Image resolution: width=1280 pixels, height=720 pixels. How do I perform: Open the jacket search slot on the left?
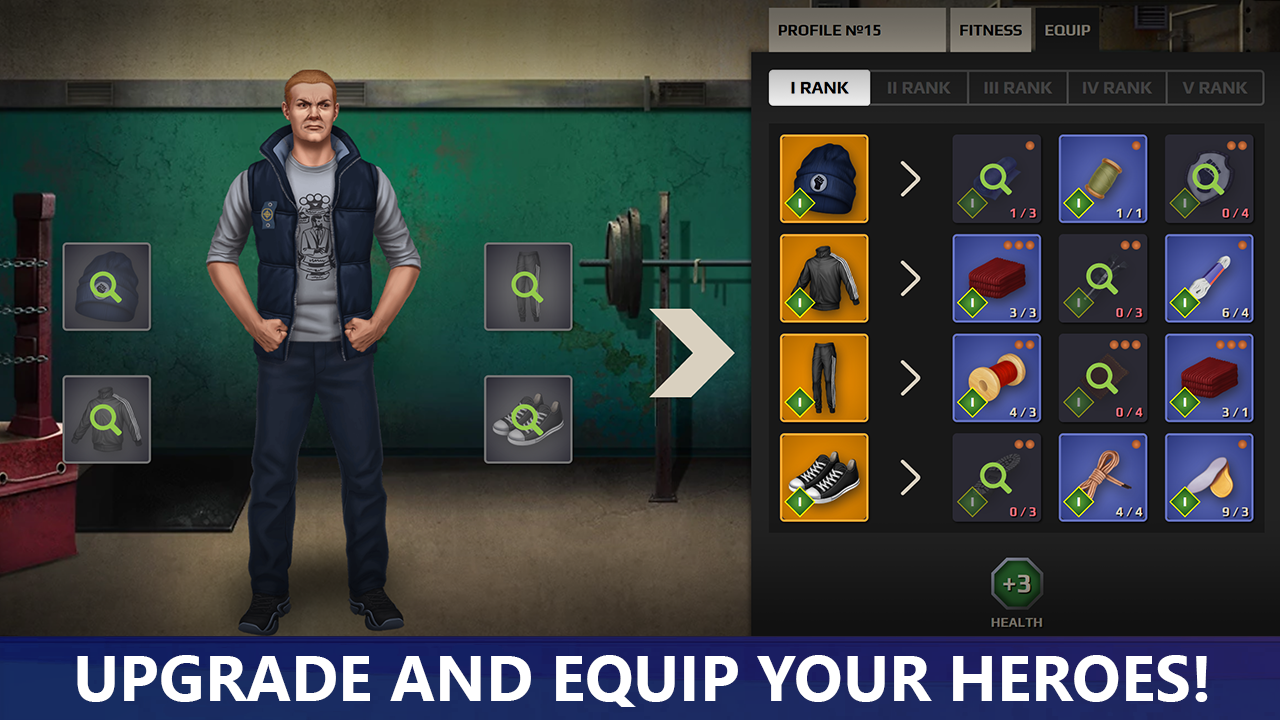click(105, 418)
